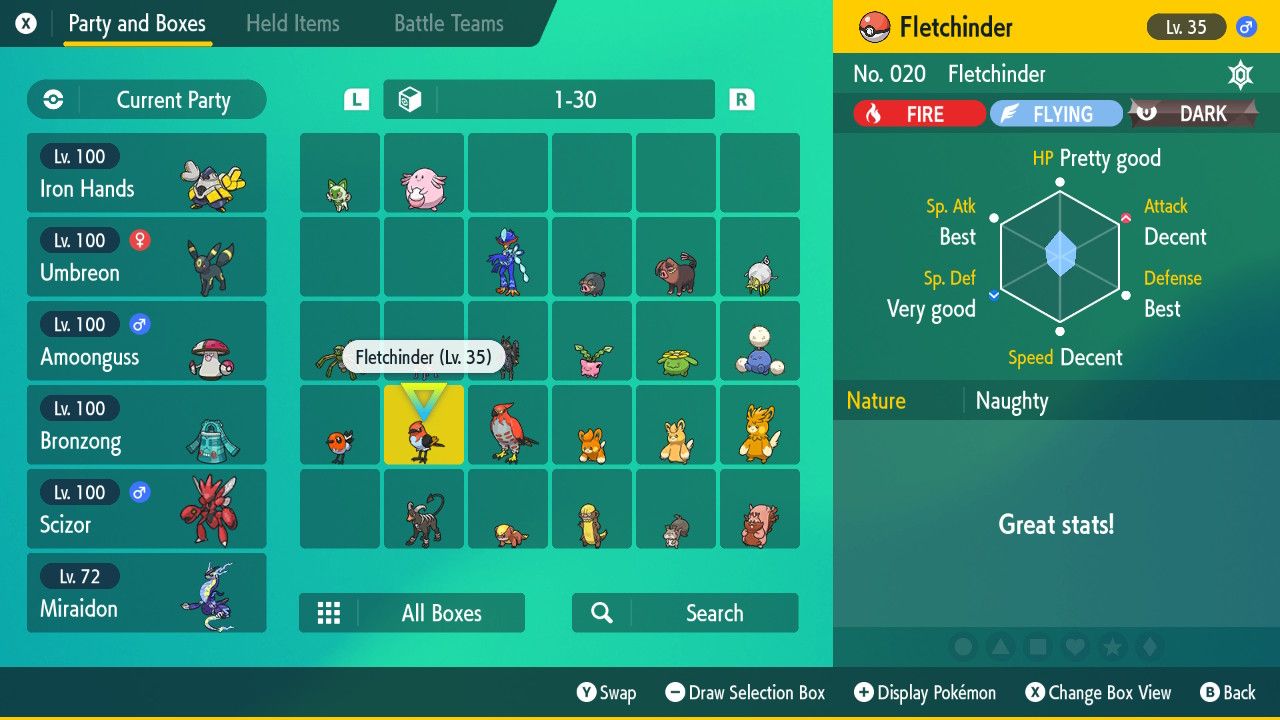1280x720 pixels.
Task: Go to the previous box with L arrow
Action: point(356,99)
